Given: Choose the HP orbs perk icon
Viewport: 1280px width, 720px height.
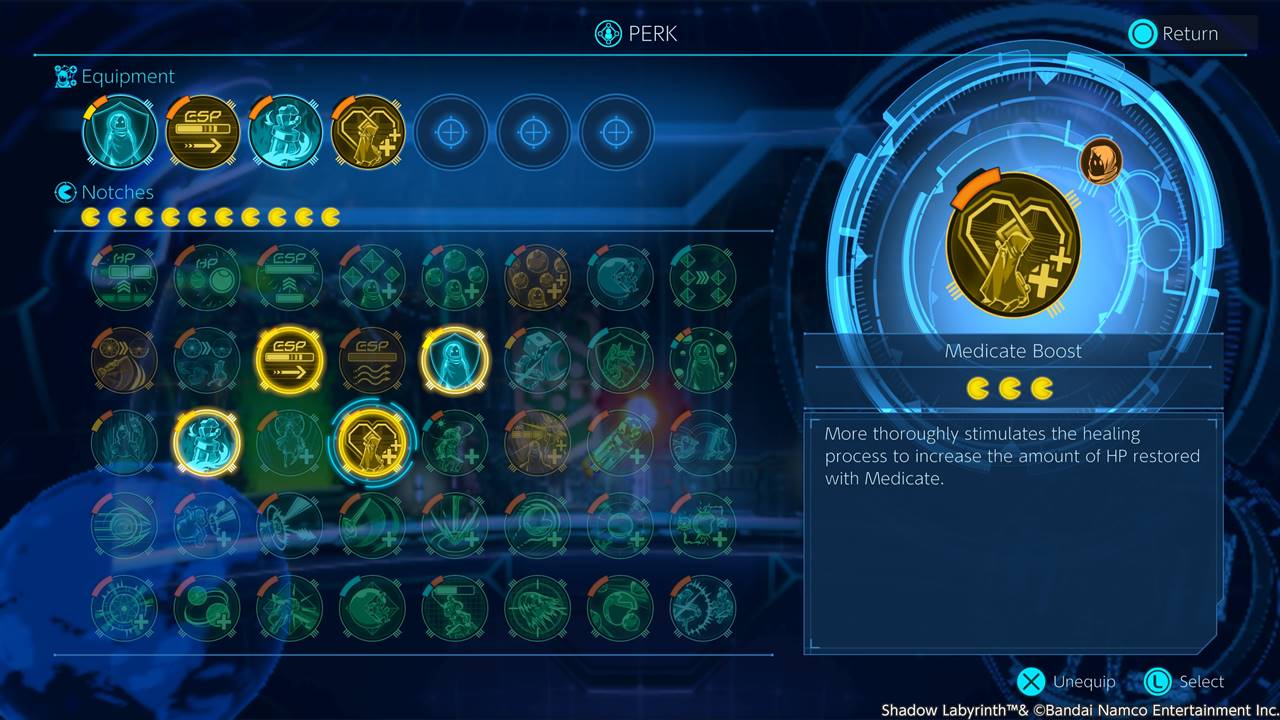Looking at the screenshot, I should coord(206,277).
